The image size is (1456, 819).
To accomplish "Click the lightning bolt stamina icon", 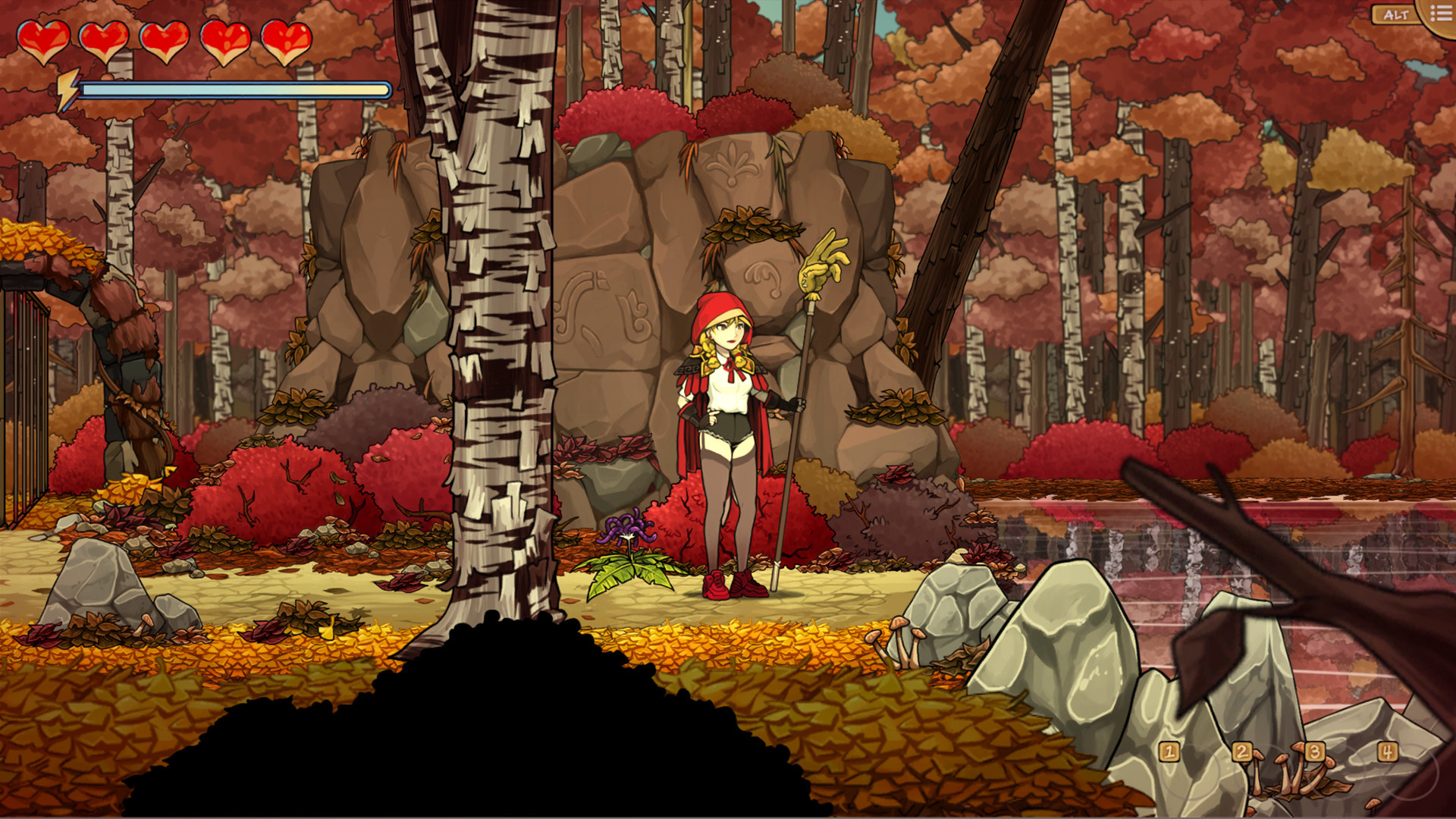I will [x=68, y=87].
